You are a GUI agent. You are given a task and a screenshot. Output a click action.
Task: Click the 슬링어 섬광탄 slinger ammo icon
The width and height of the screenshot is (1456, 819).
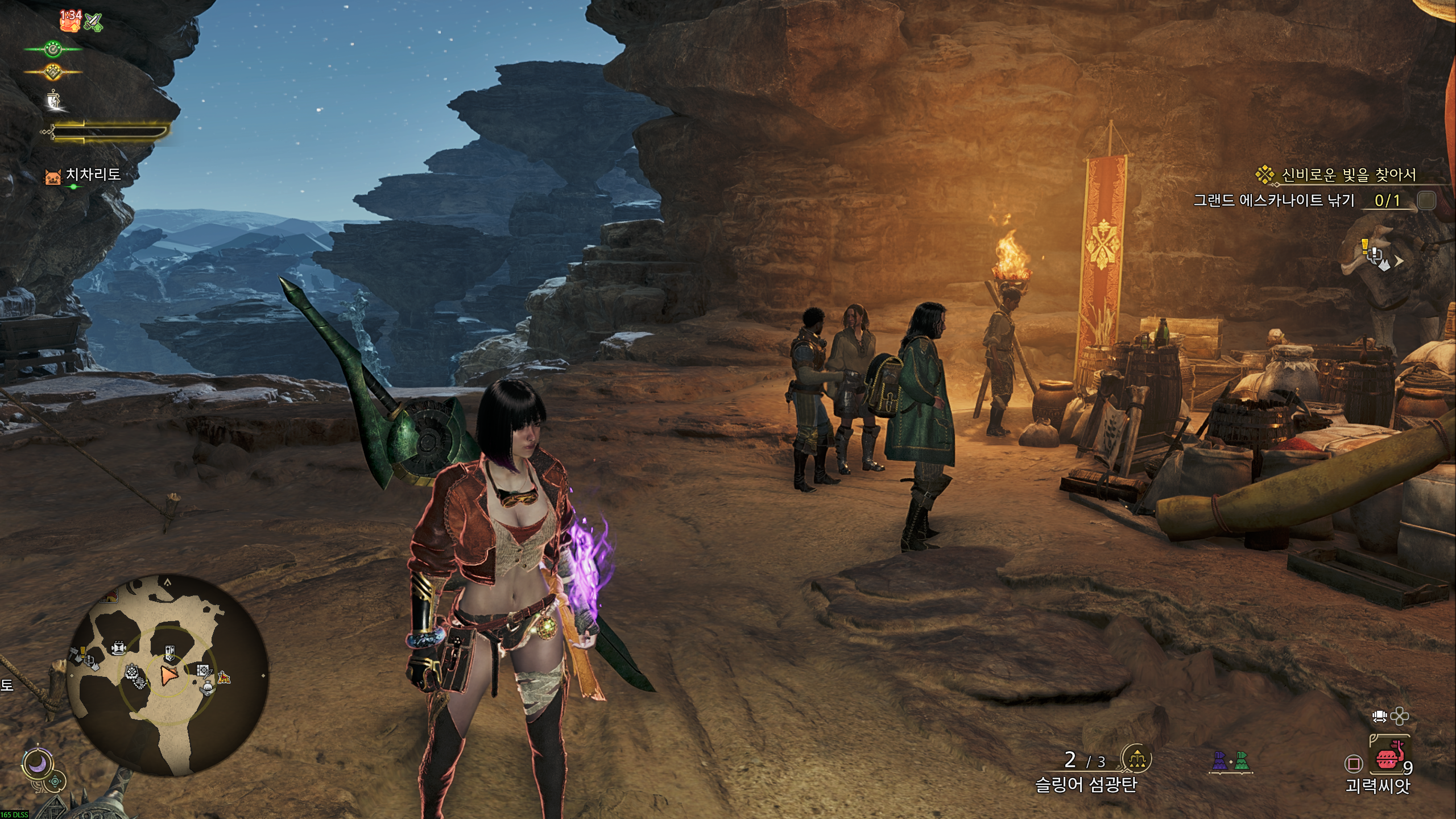pyautogui.click(x=1135, y=758)
